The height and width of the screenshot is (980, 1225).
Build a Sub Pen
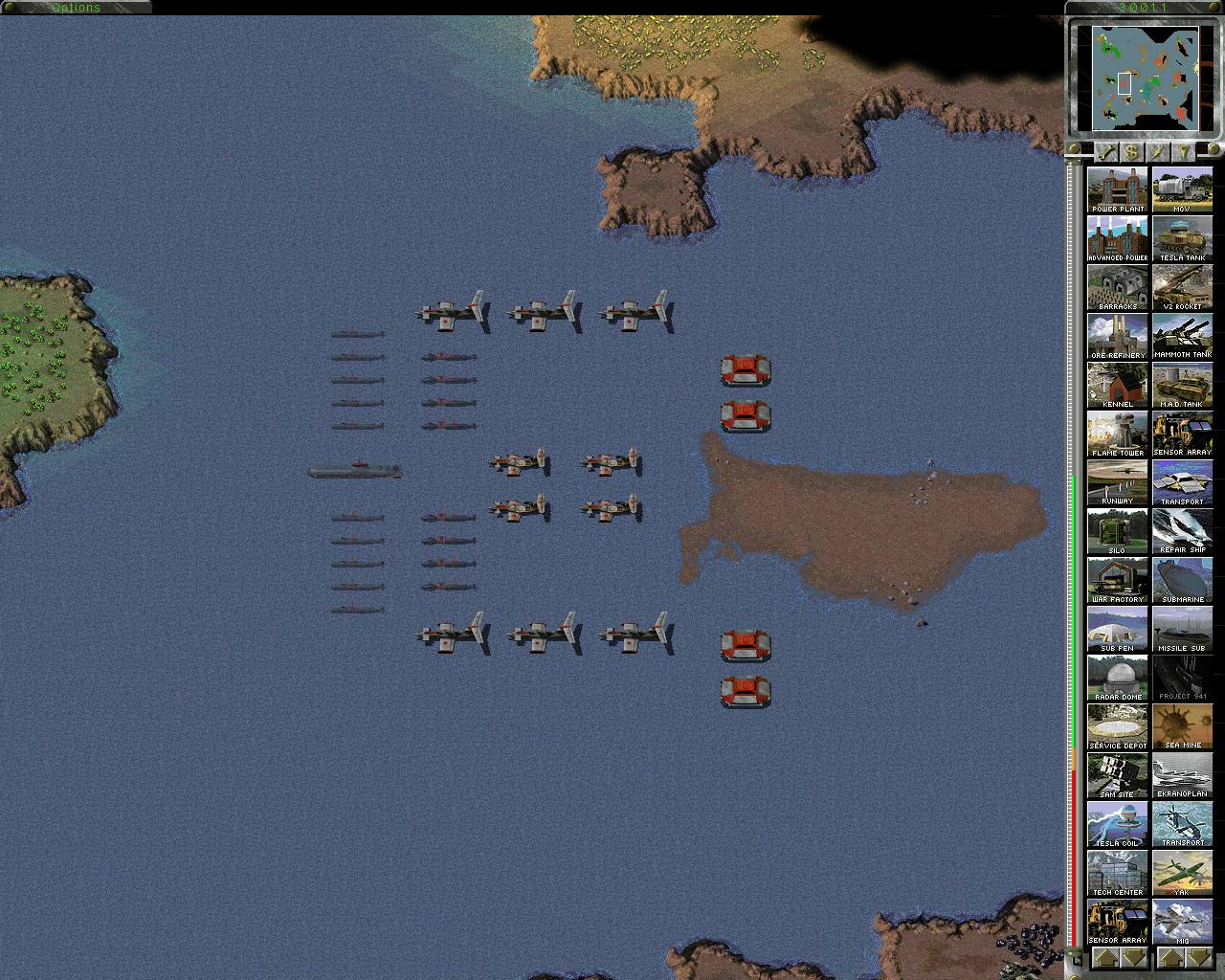[x=1117, y=627]
